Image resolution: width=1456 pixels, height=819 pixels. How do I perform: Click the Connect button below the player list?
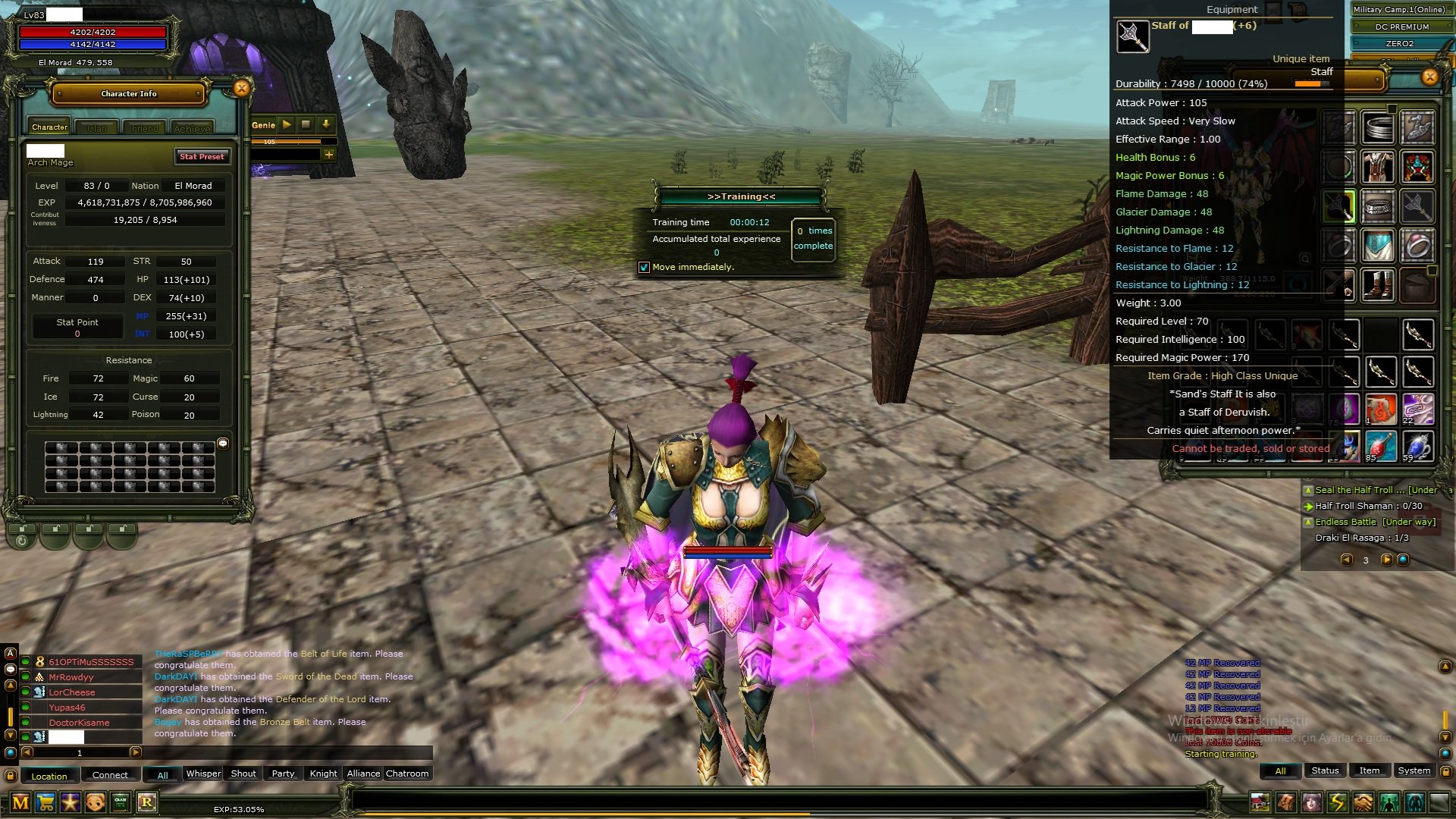click(110, 775)
